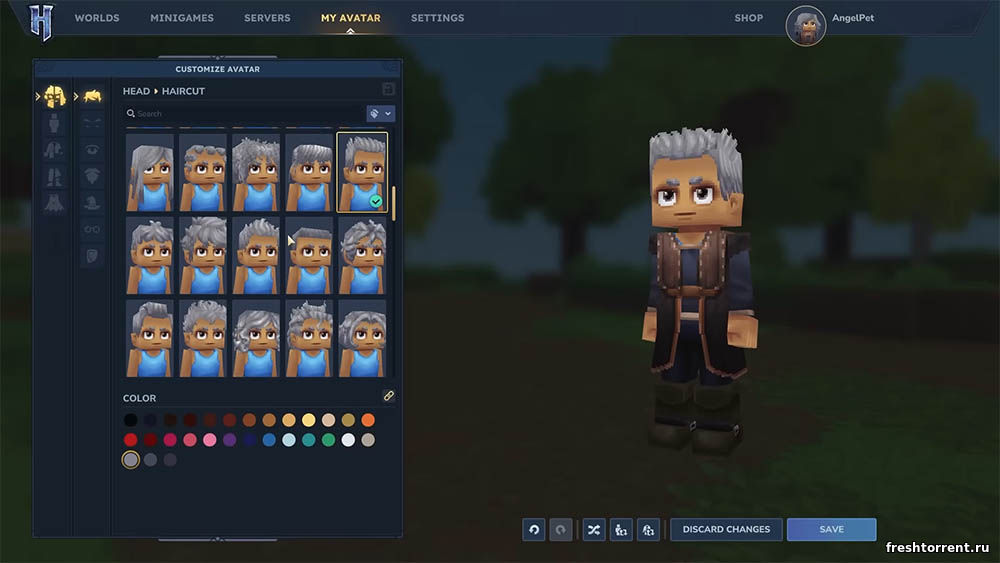This screenshot has width=1000, height=563.
Task: Switch to the eyes subcategory
Action: [x=92, y=150]
